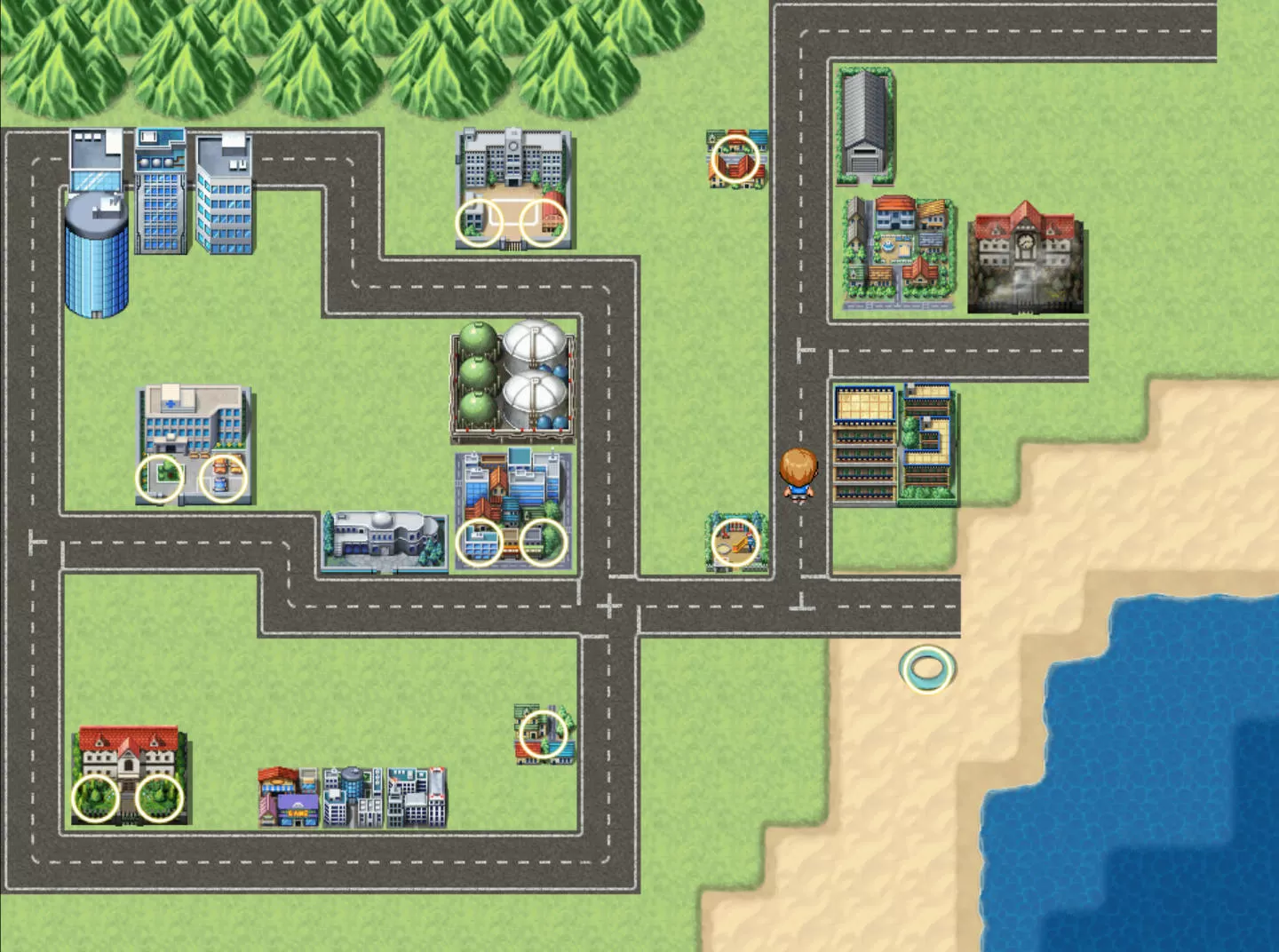The height and width of the screenshot is (952, 1279).
Task: Select the hospital garden circle marker
Action: pyautogui.click(x=159, y=479)
